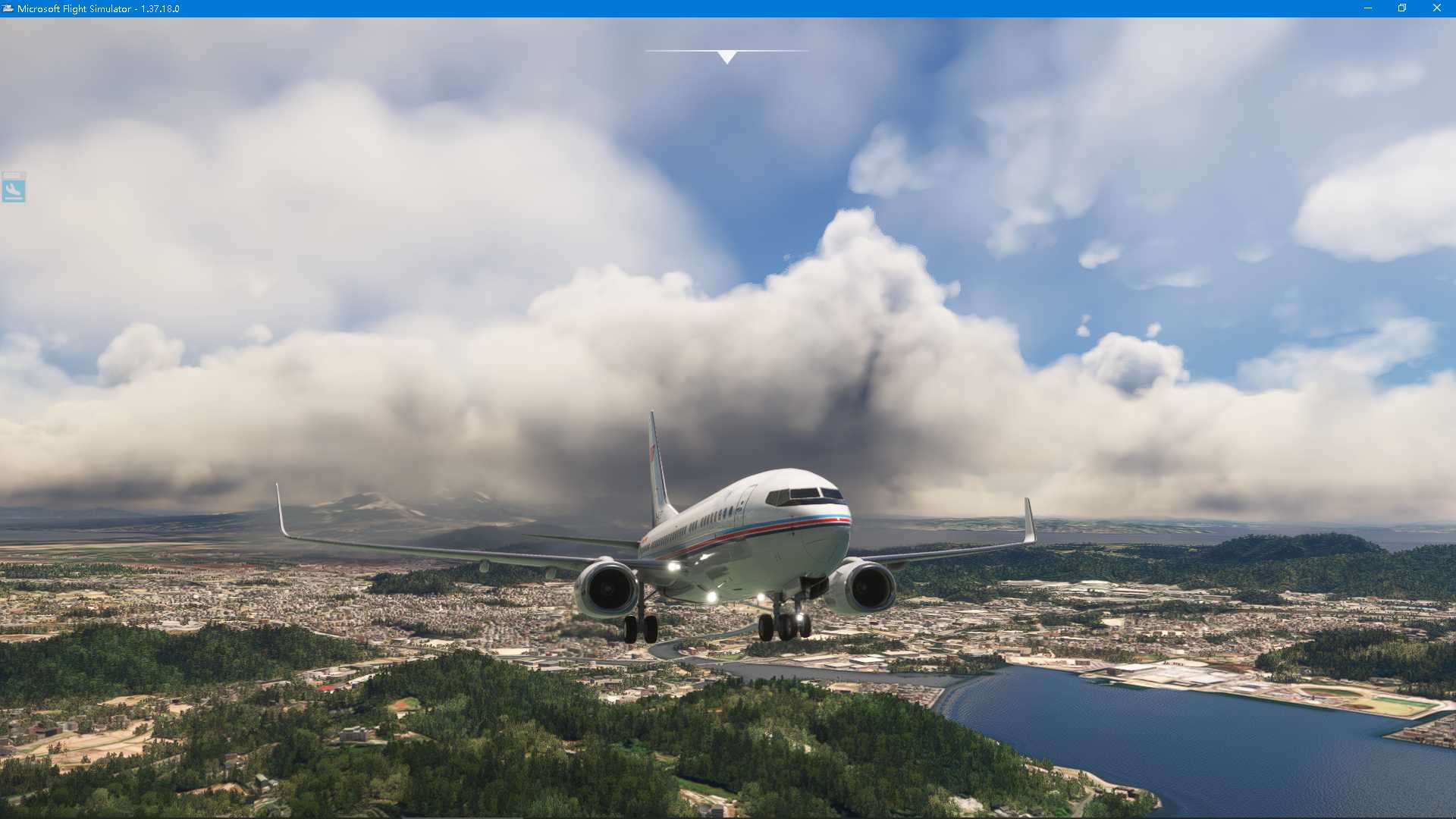
Task: Click the thin white toolbar reveal bar
Action: (x=726, y=49)
